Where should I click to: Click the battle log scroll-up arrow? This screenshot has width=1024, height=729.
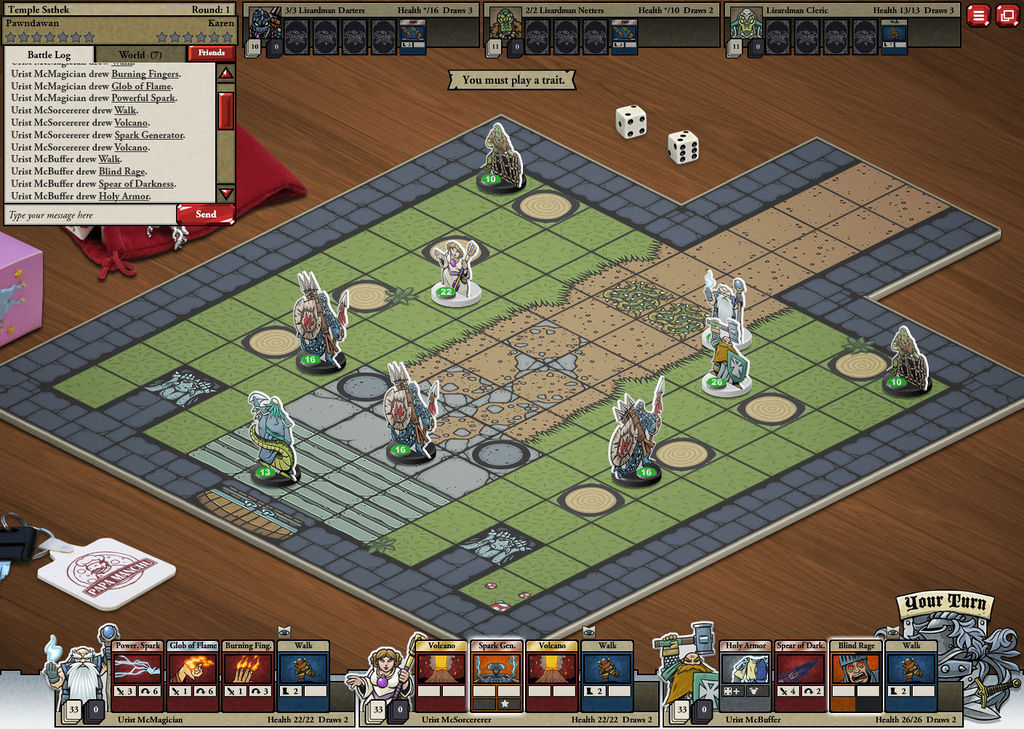click(x=226, y=73)
